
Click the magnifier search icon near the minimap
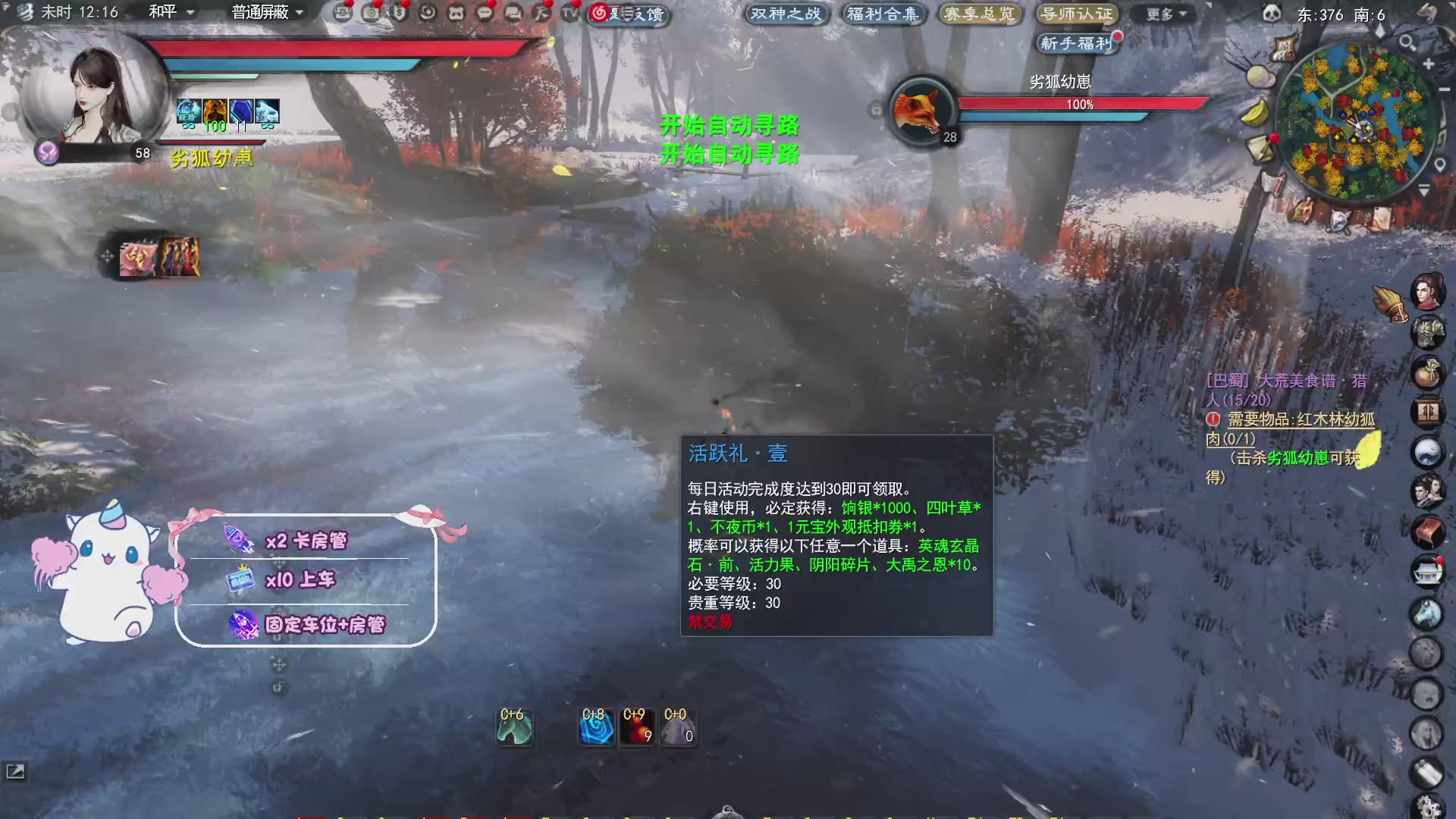(x=1407, y=42)
